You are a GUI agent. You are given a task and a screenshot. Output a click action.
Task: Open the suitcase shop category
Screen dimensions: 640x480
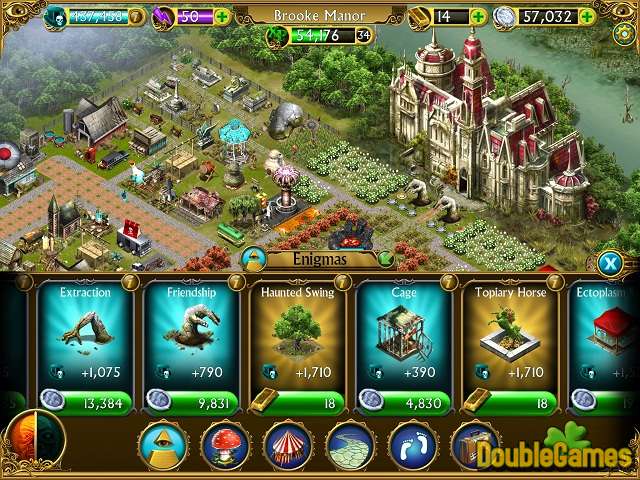473,445
